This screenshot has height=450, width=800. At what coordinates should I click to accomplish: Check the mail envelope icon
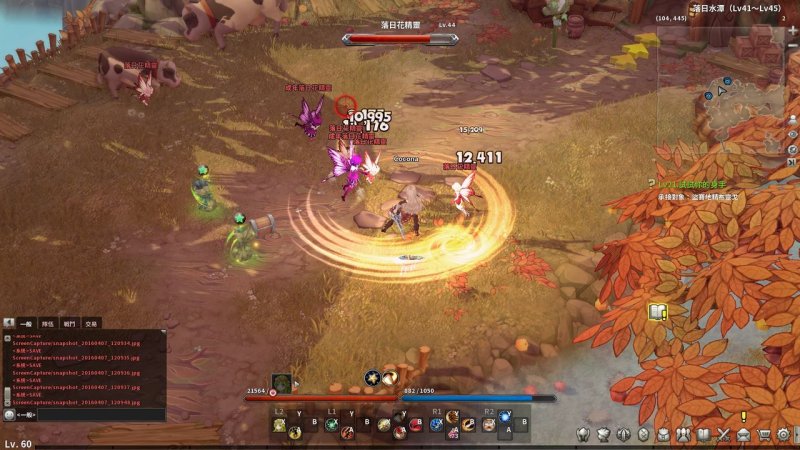click(743, 434)
